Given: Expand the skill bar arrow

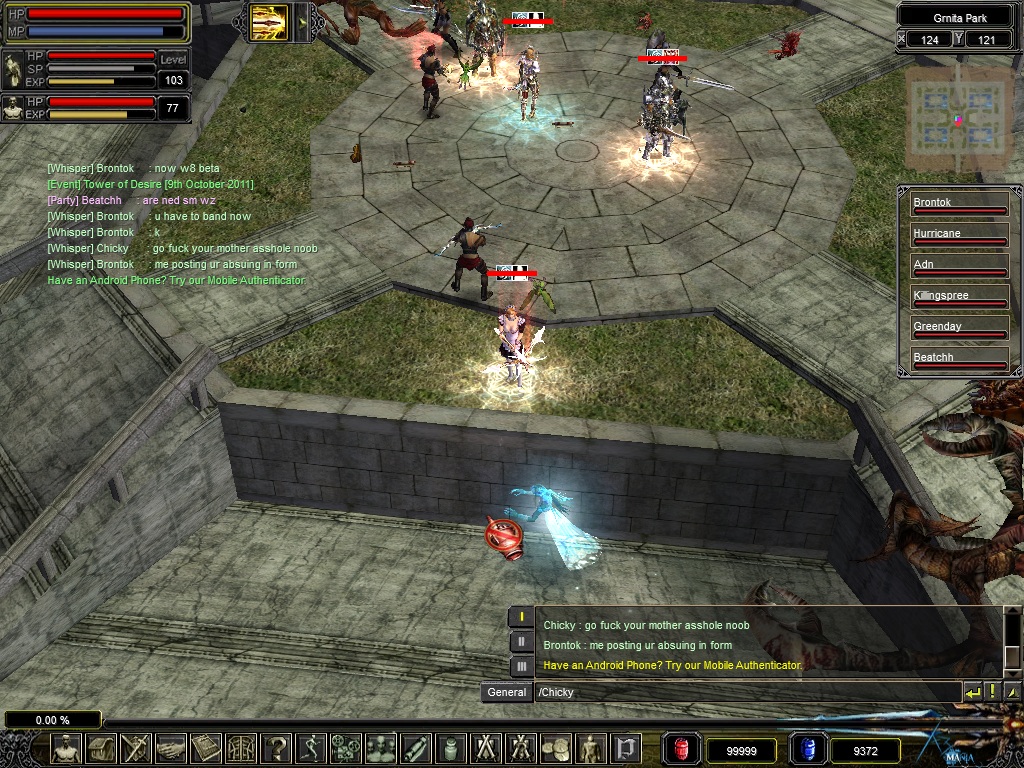Looking at the screenshot, I should [x=299, y=22].
